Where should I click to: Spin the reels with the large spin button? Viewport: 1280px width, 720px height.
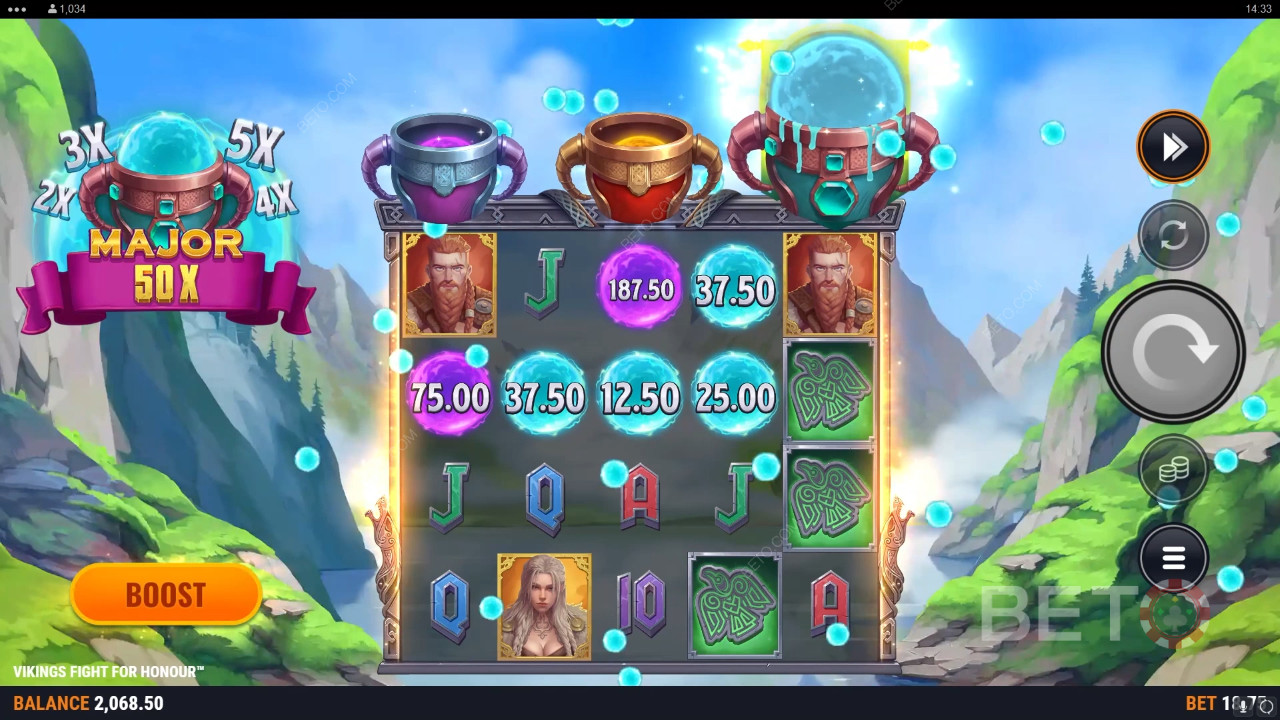pos(1173,352)
